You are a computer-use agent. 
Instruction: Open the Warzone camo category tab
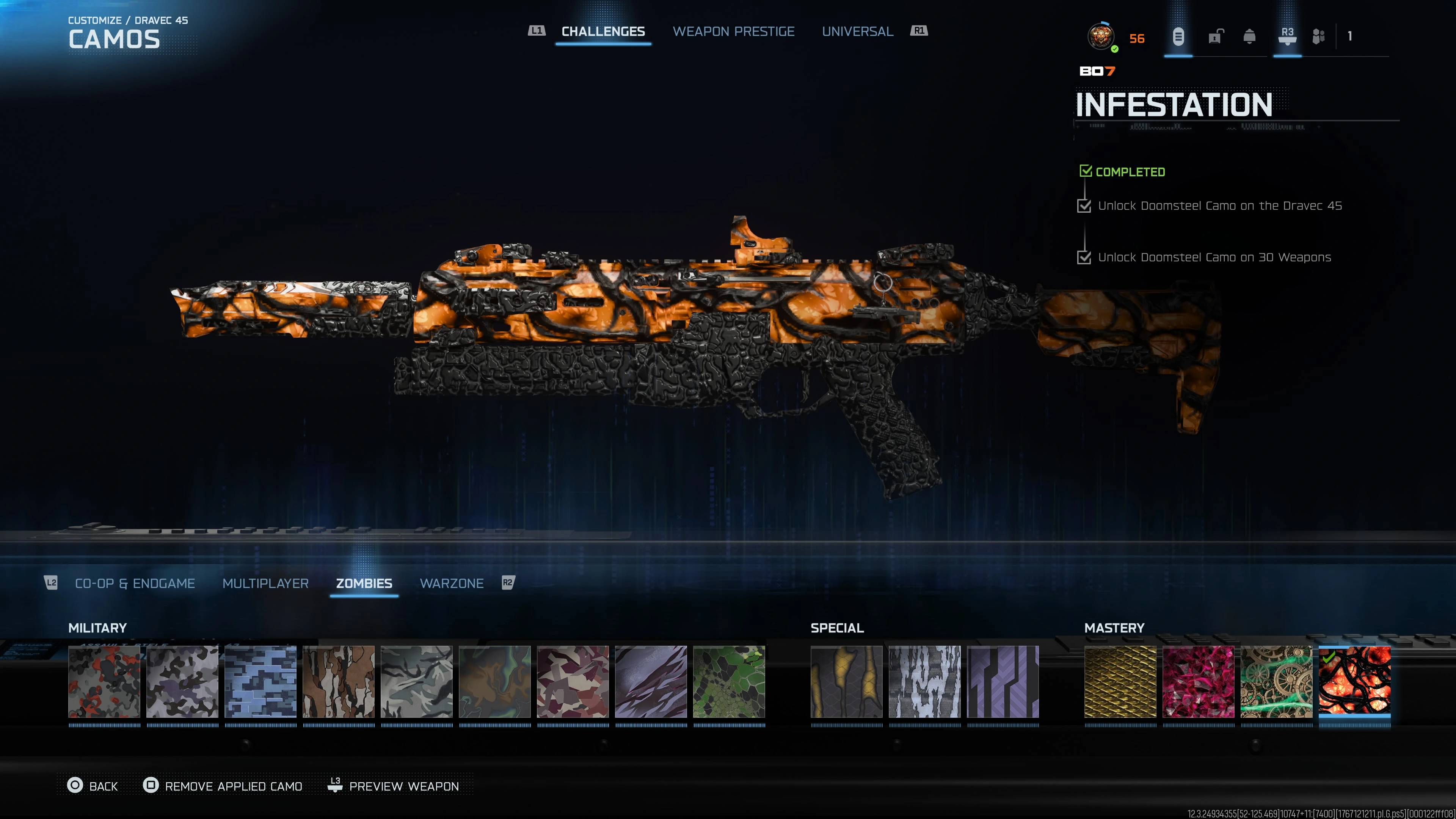(x=452, y=583)
